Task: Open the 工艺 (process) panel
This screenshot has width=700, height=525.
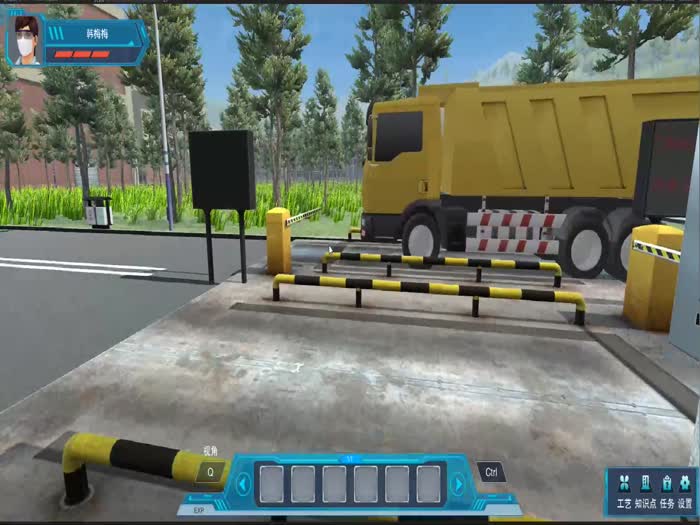Action: 624,489
